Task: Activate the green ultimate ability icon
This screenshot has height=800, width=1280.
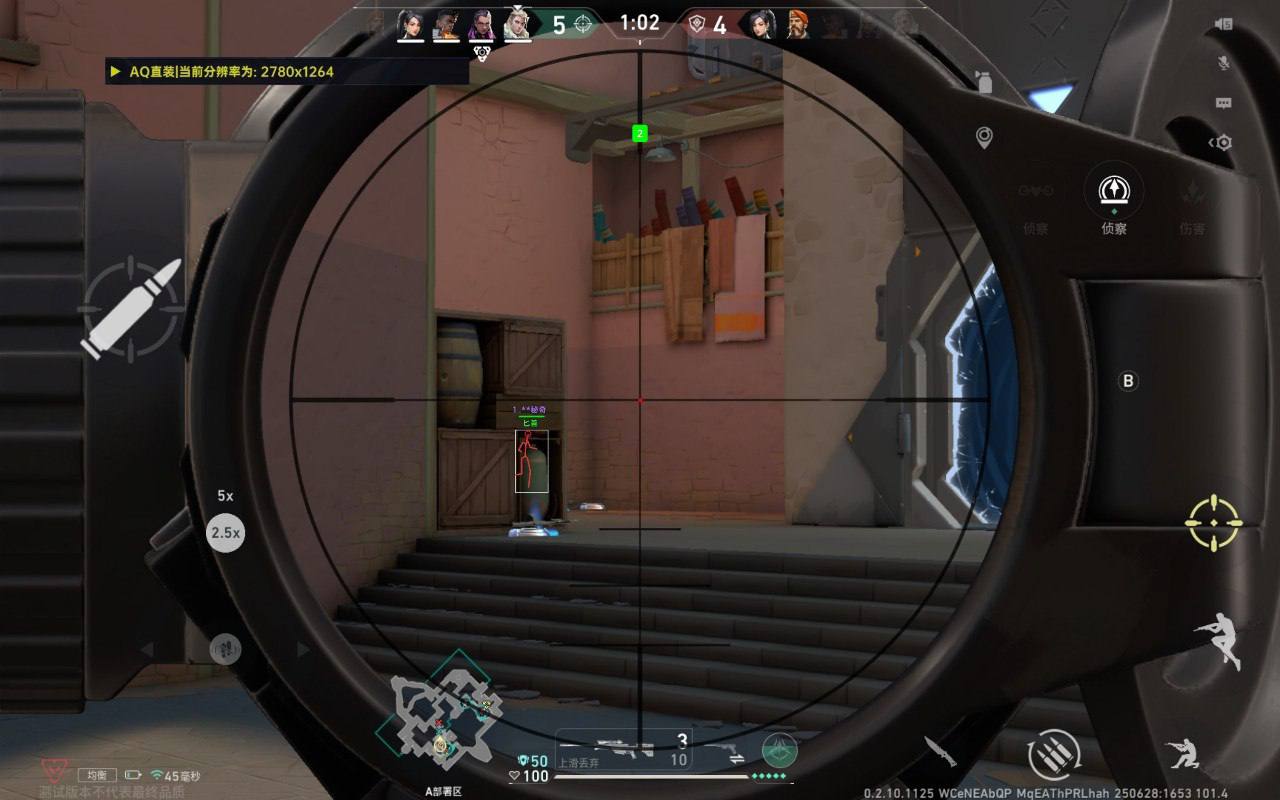Action: [780, 749]
